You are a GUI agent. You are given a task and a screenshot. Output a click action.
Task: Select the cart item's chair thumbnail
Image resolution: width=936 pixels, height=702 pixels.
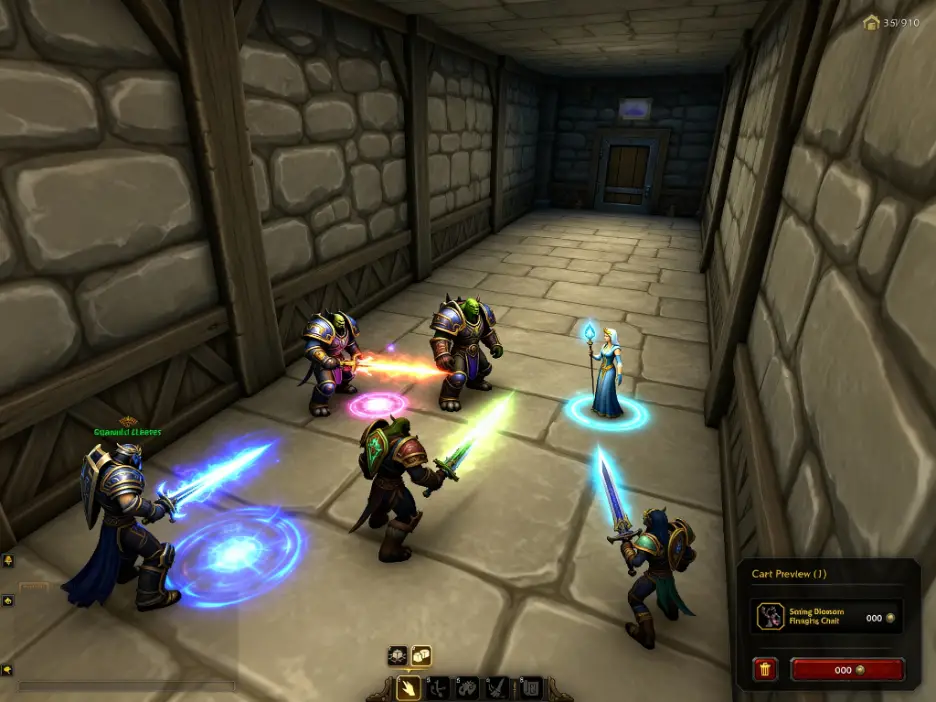pyautogui.click(x=770, y=617)
